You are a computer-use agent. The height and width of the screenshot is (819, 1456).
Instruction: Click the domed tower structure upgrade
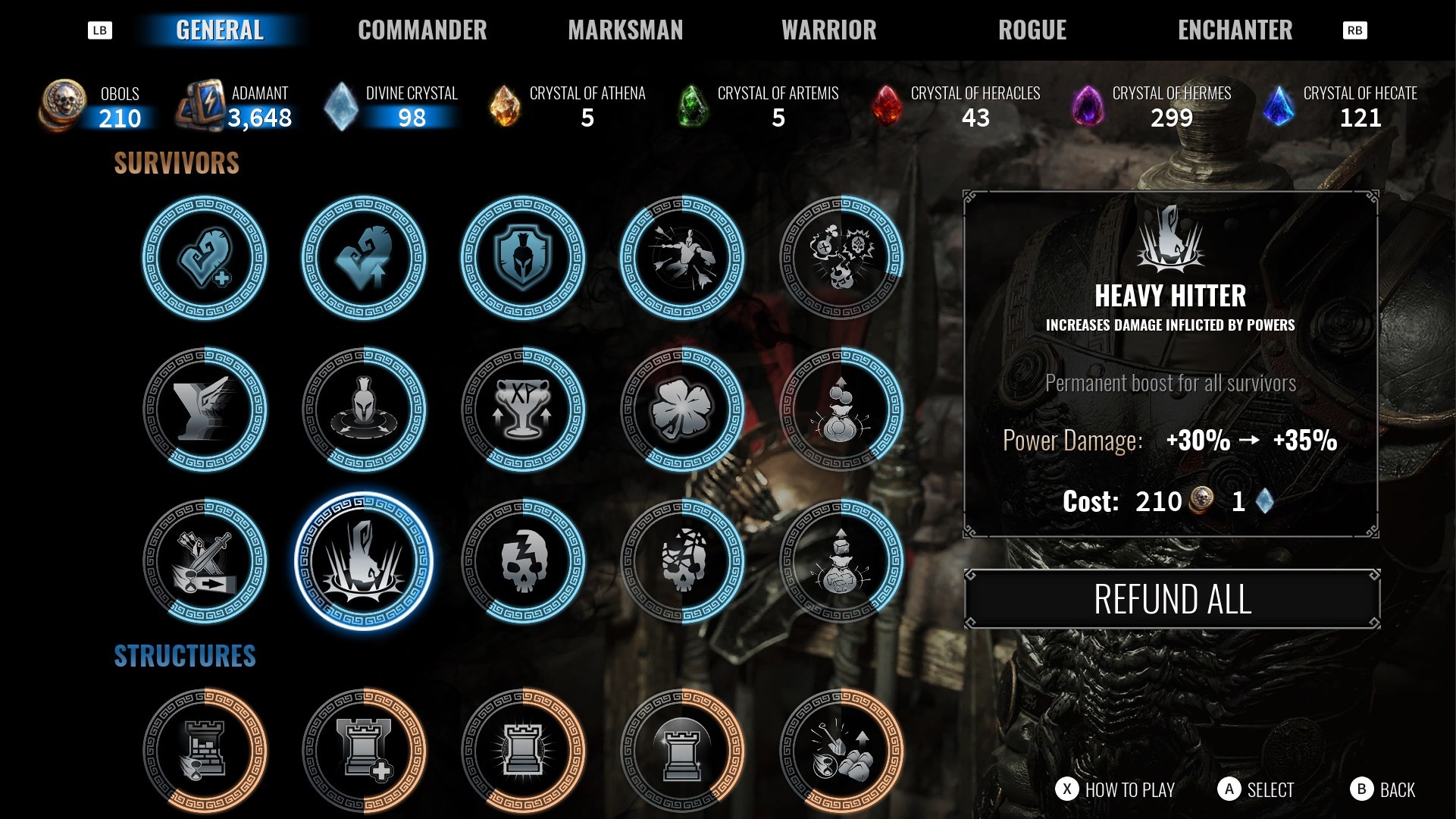pyautogui.click(x=682, y=751)
